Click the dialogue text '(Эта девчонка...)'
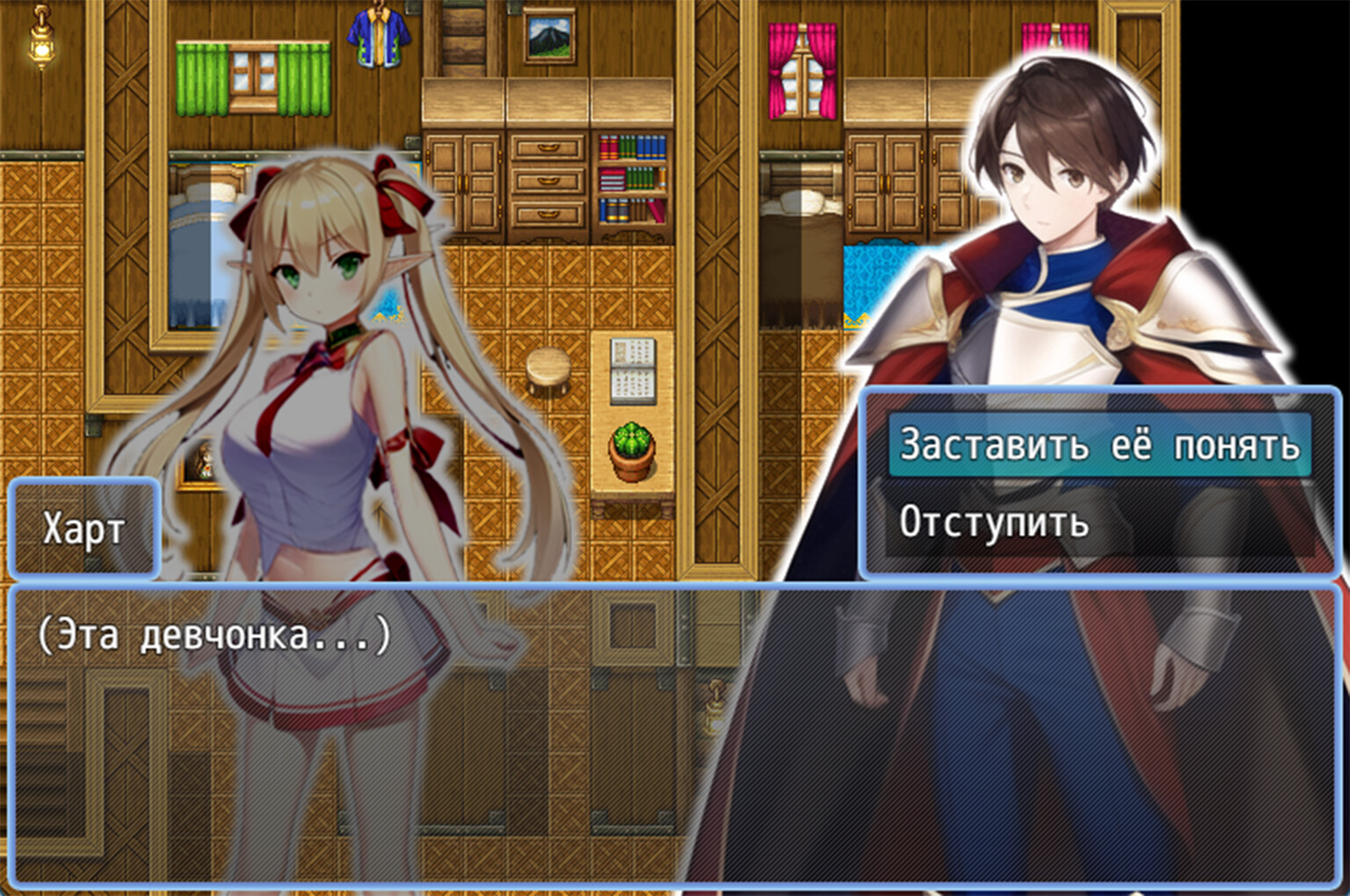Viewport: 1350px width, 896px height. (x=211, y=636)
